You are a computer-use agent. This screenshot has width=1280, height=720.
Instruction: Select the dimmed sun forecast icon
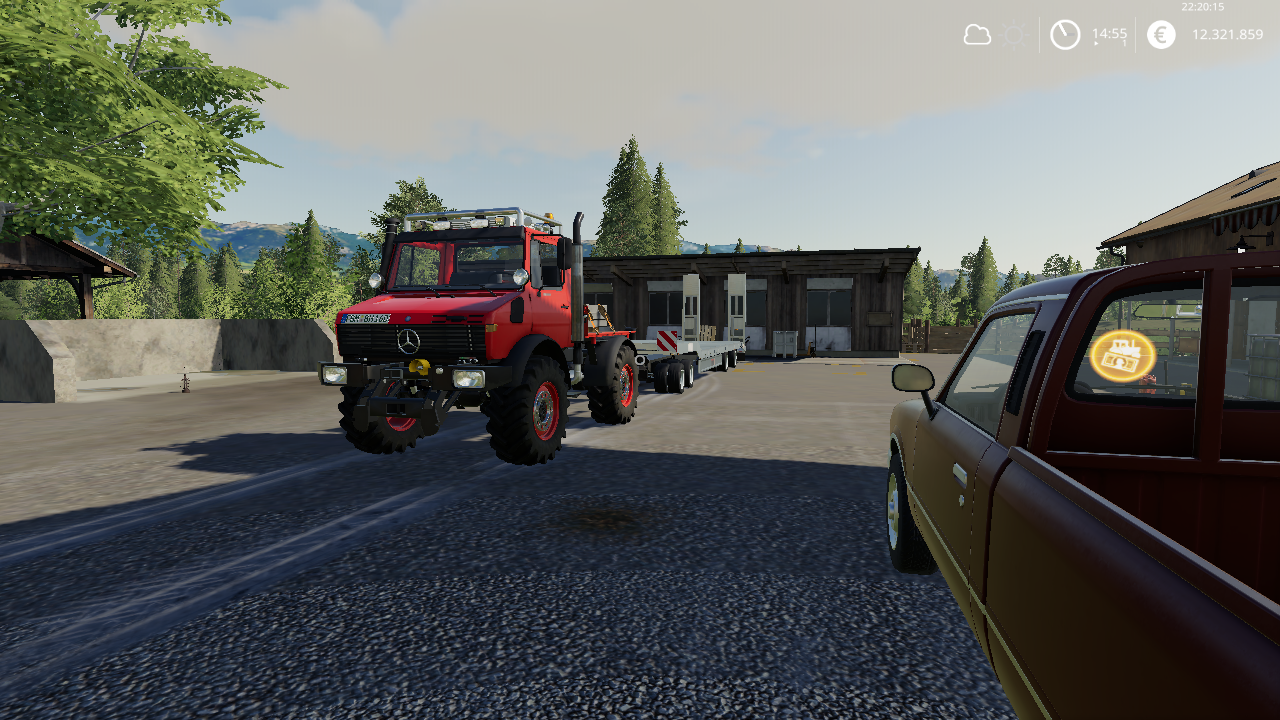click(1013, 35)
